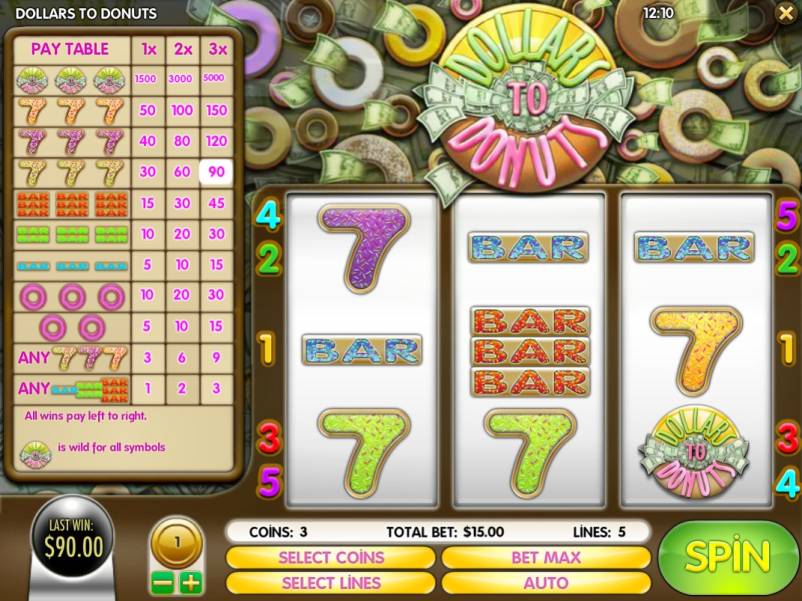Spin the reels with the green SPIN button
The height and width of the screenshot is (601, 802).
[728, 557]
